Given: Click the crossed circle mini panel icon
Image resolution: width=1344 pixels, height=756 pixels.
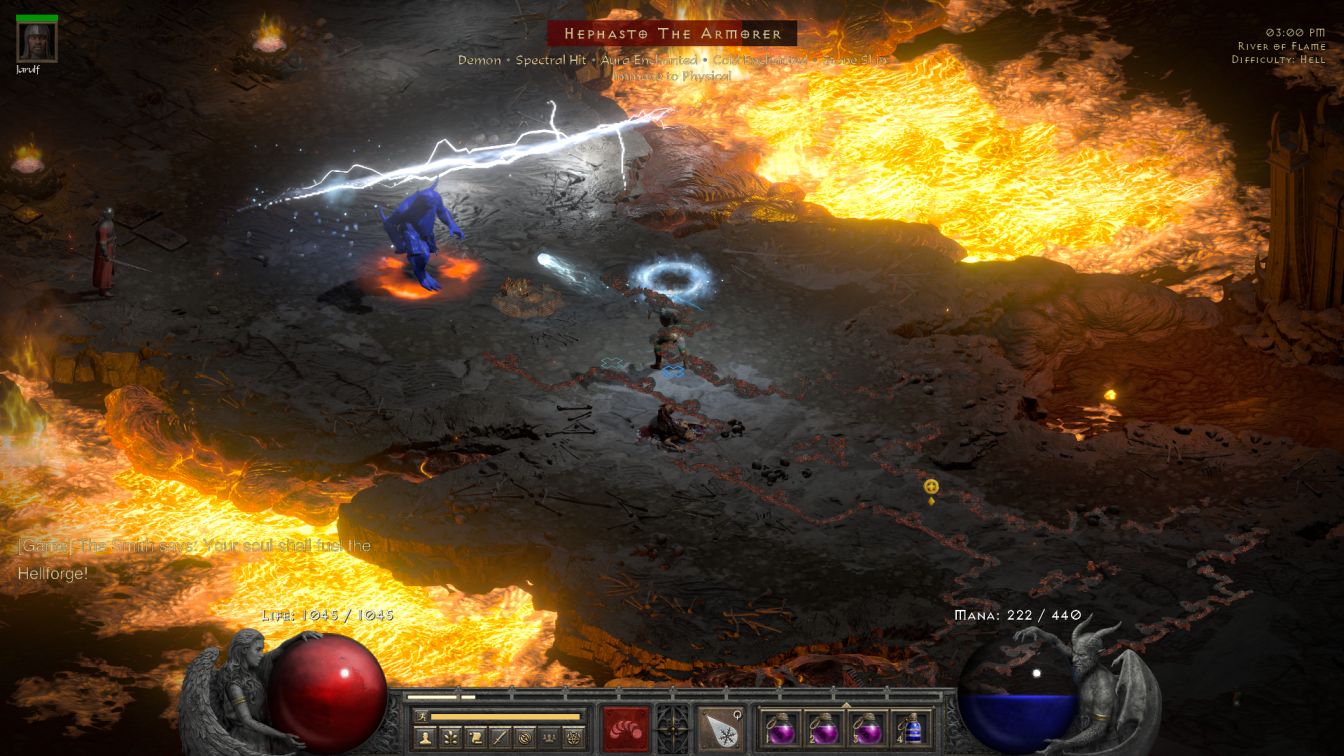Looking at the screenshot, I should tap(524, 738).
